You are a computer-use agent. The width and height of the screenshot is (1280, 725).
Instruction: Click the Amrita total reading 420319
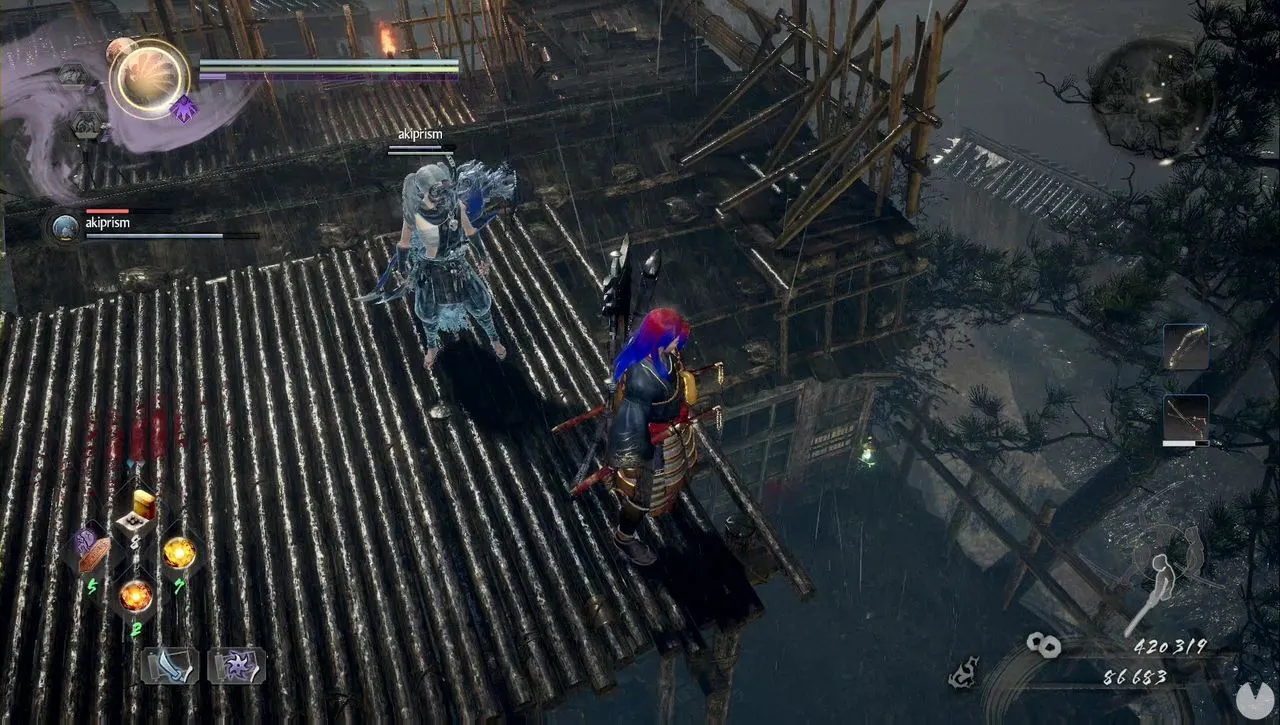(x=1170, y=647)
